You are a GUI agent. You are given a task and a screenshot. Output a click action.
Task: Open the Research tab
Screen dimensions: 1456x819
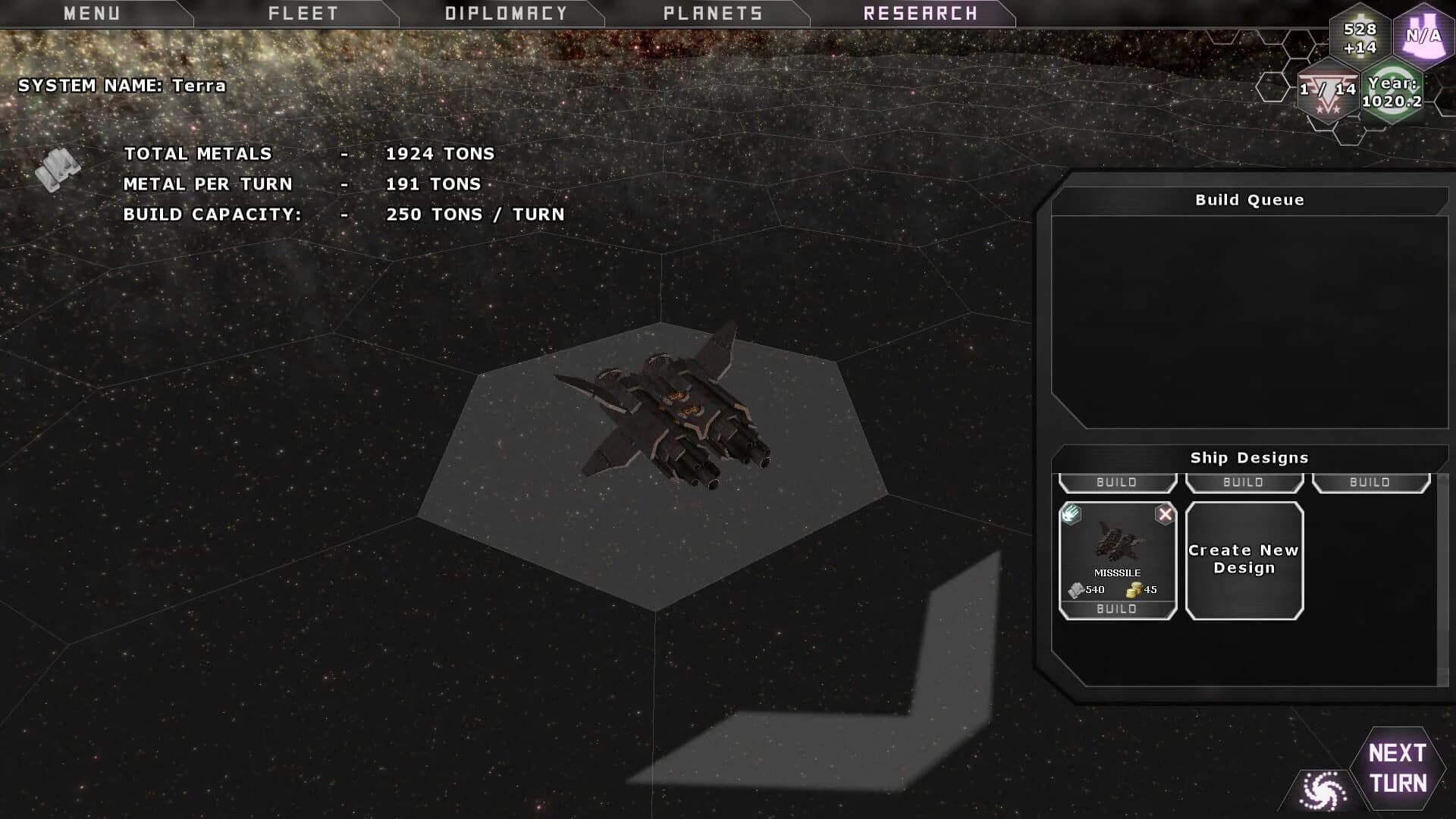[920, 14]
